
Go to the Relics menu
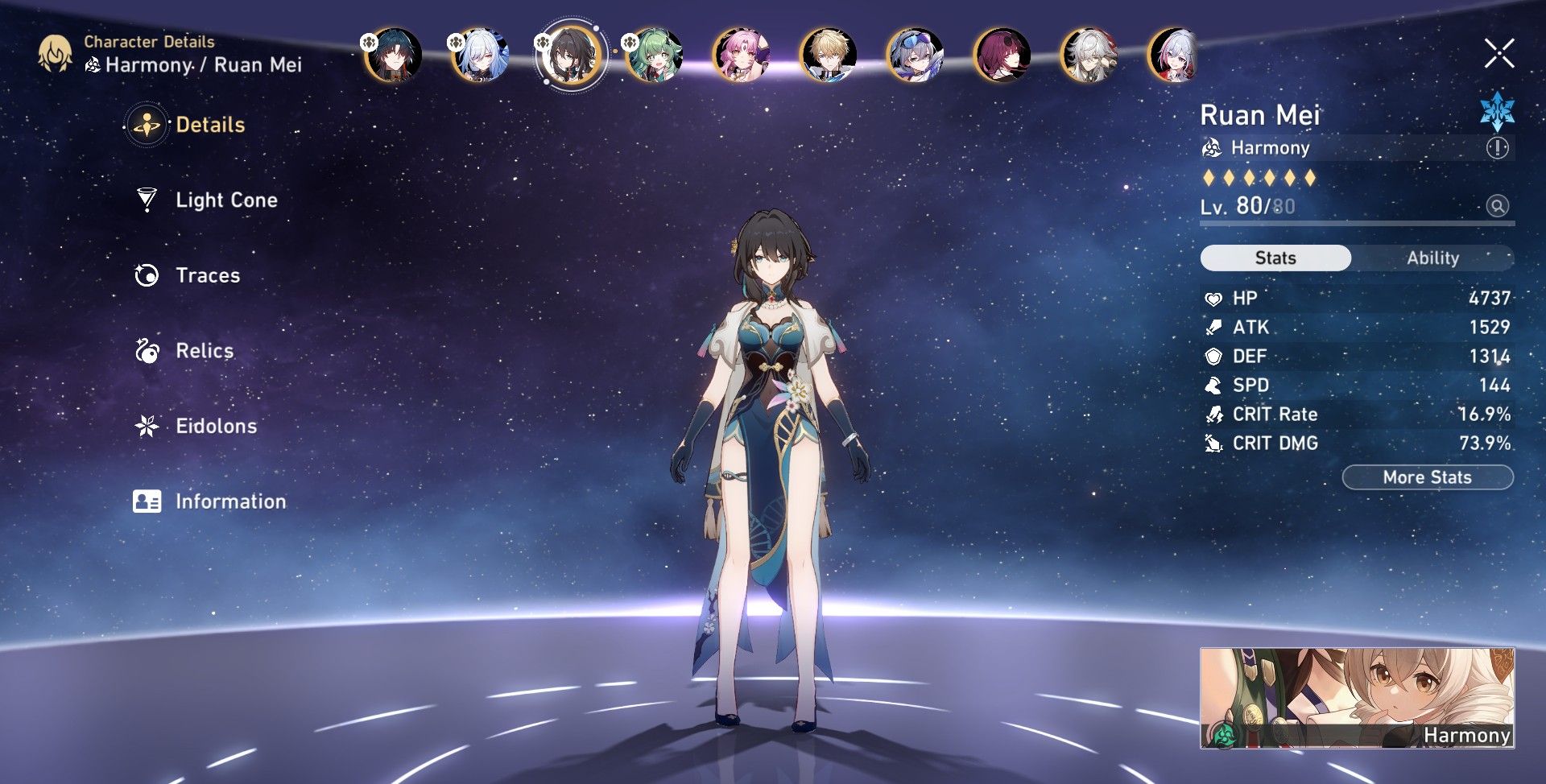pyautogui.click(x=204, y=351)
